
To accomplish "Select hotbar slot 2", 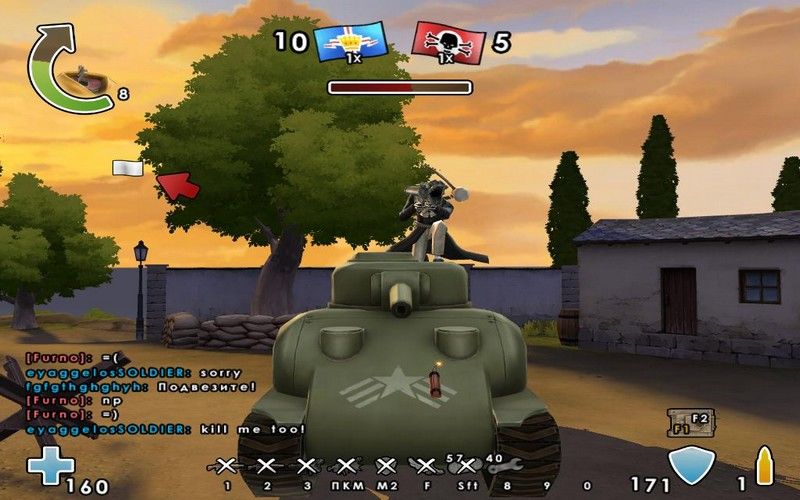I will pos(267,466).
